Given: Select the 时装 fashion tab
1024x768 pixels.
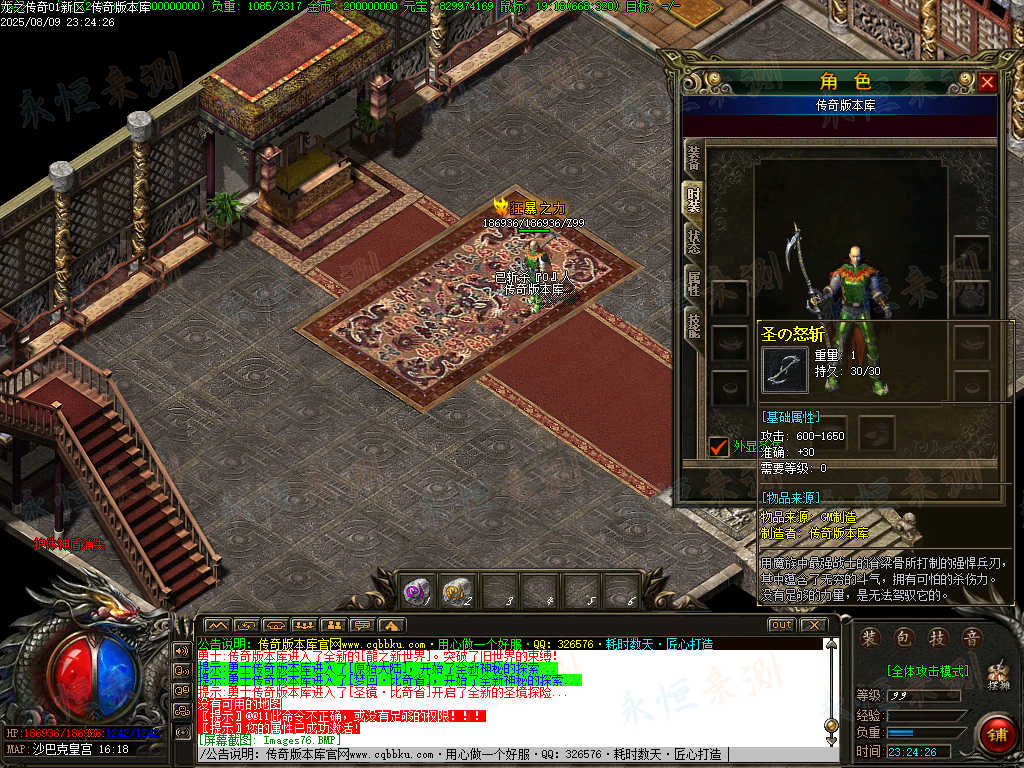Looking at the screenshot, I should 693,199.
